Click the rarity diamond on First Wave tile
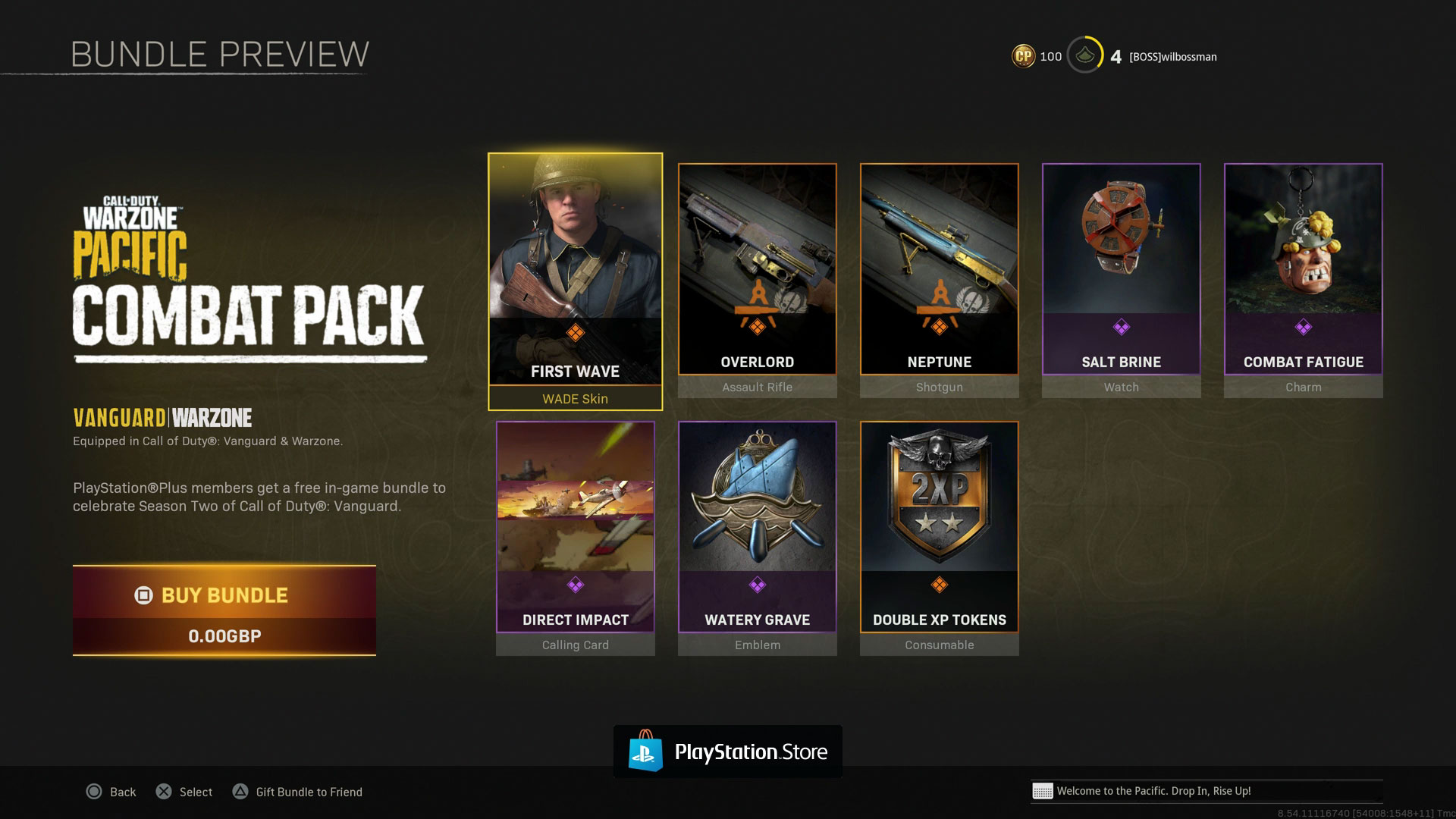This screenshot has width=1456, height=819. 575,331
